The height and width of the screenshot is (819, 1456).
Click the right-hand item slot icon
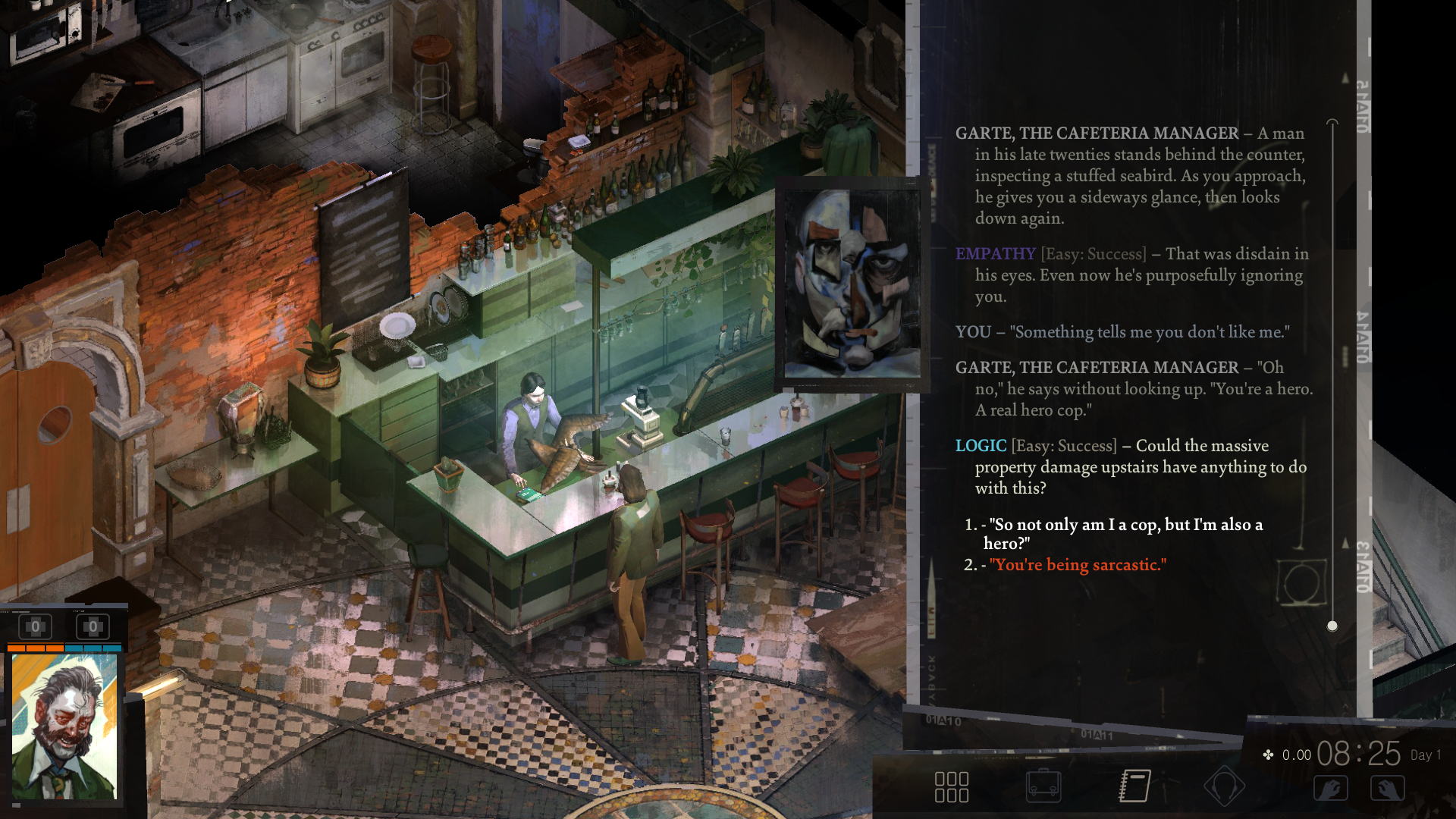[1387, 789]
